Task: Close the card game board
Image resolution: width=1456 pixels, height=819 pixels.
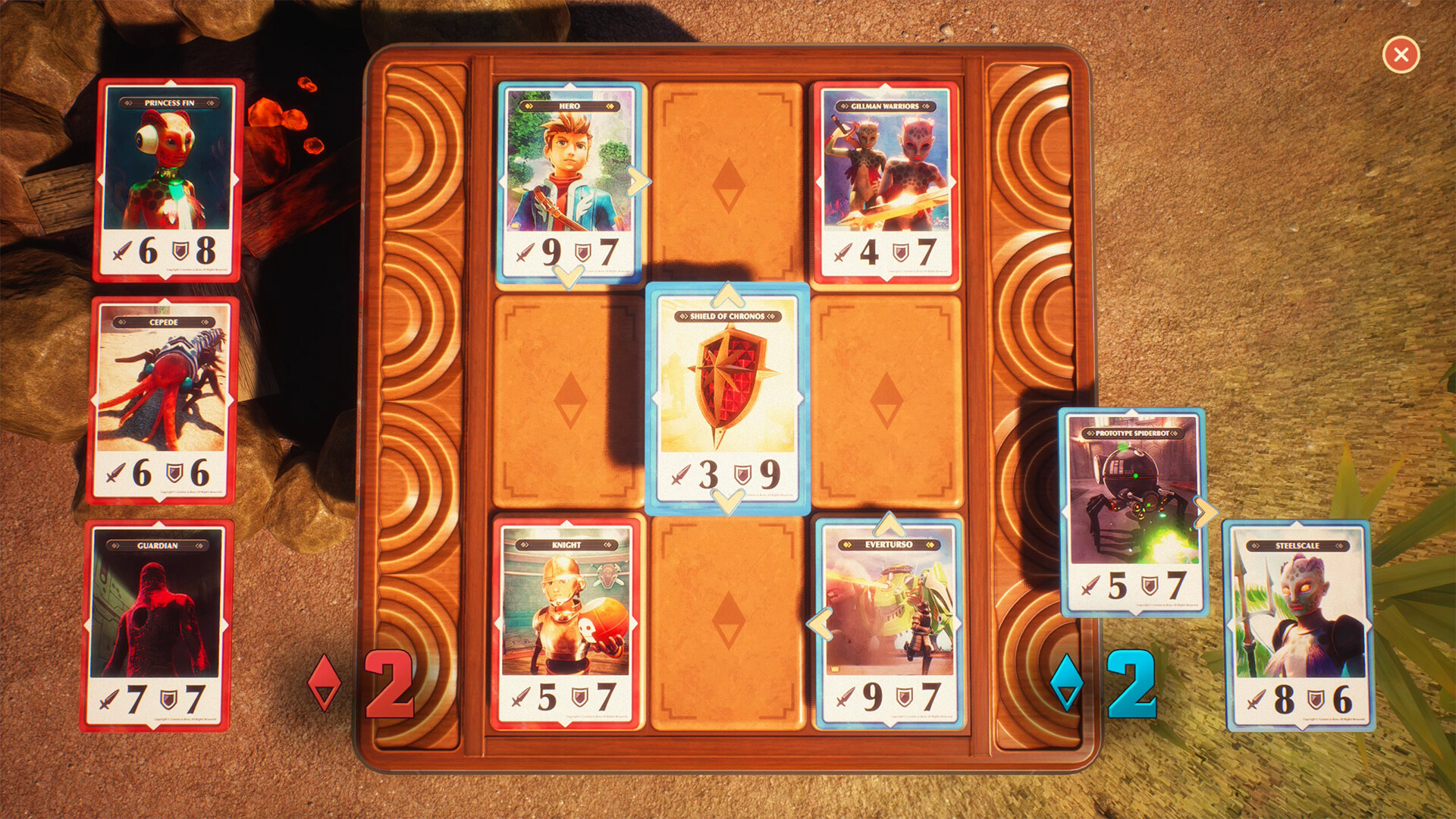Action: 1401,55
